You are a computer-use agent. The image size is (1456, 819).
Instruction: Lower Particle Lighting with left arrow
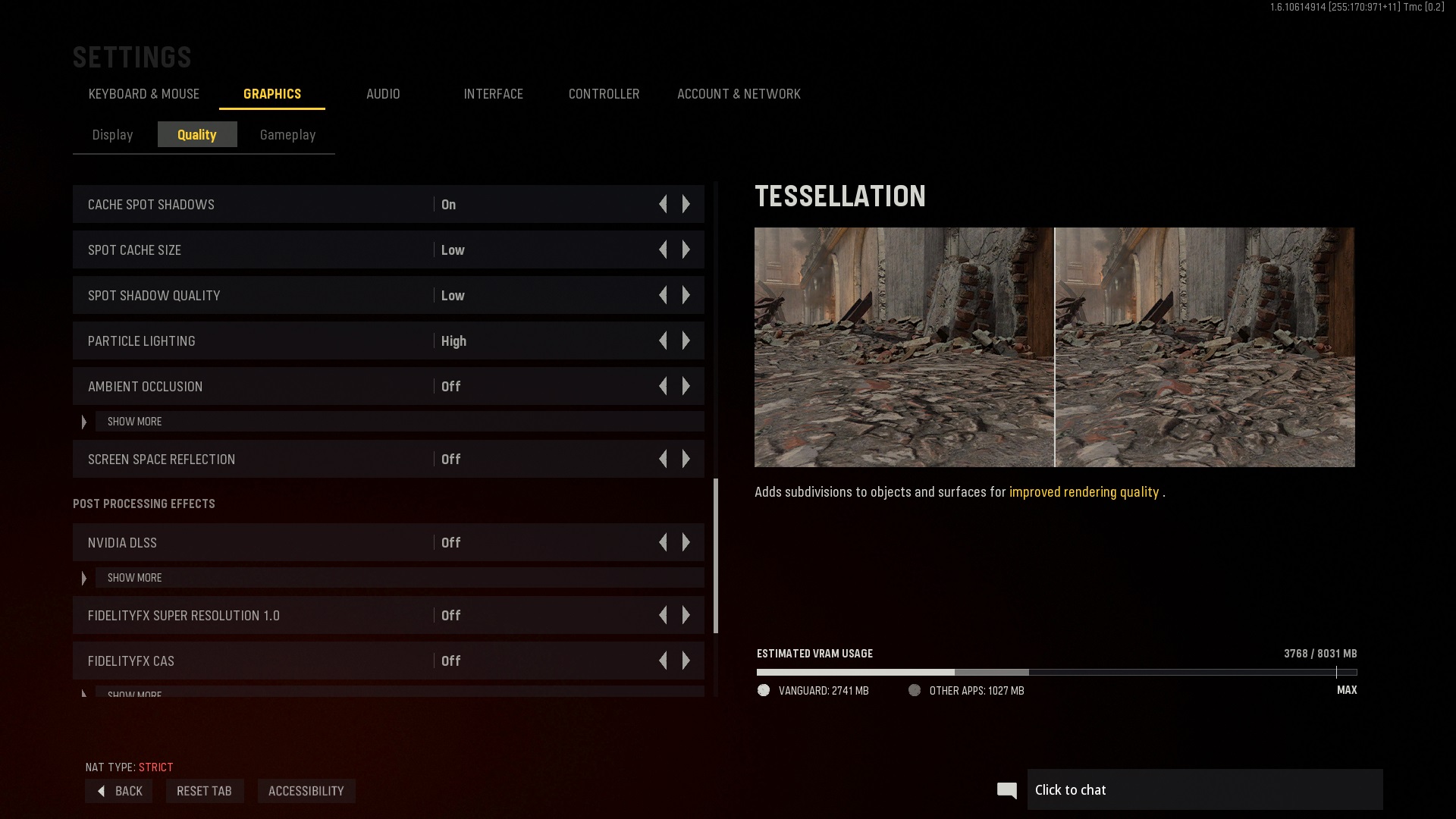pos(664,341)
